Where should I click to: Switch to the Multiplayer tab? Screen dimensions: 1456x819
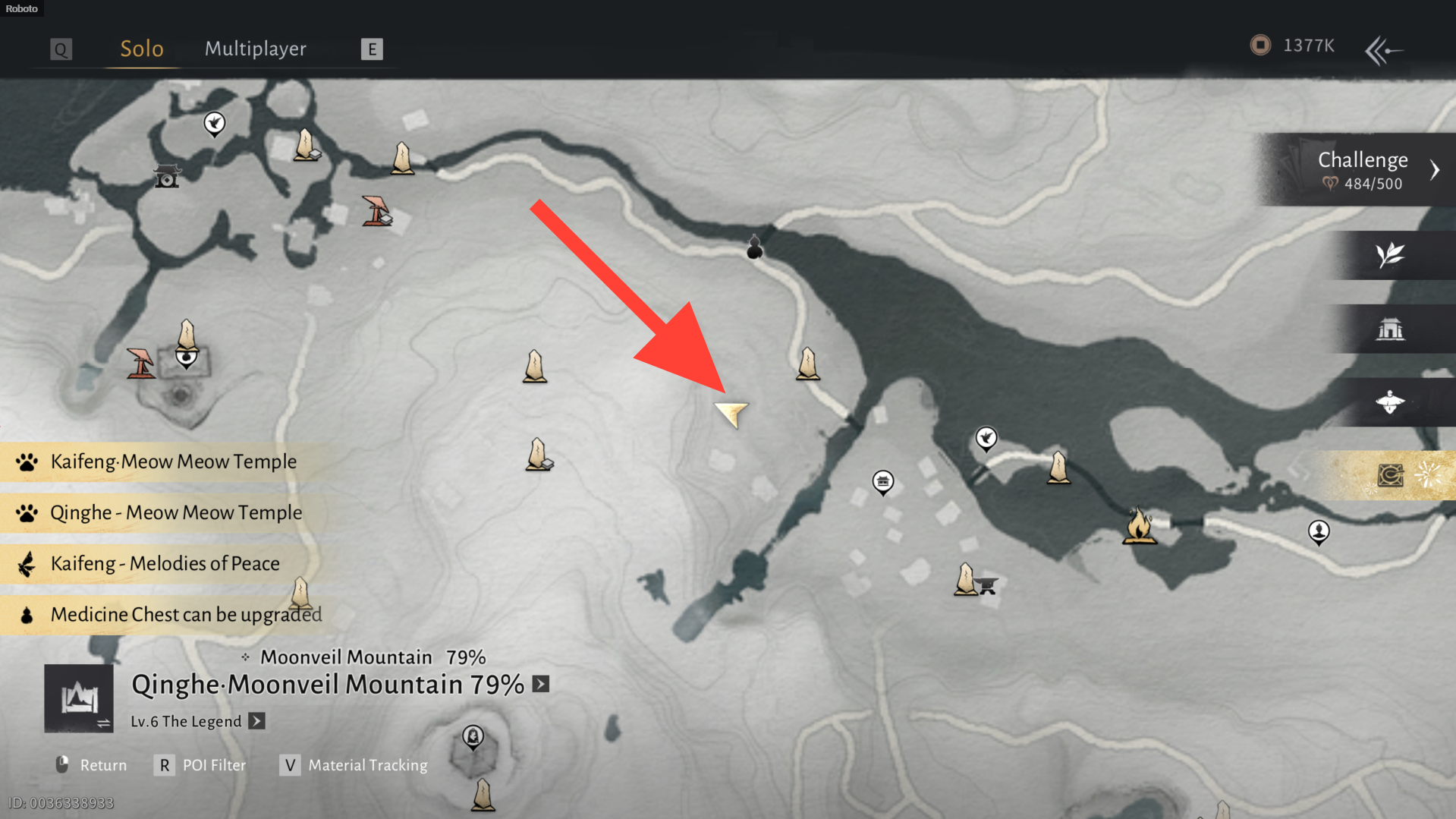(255, 49)
